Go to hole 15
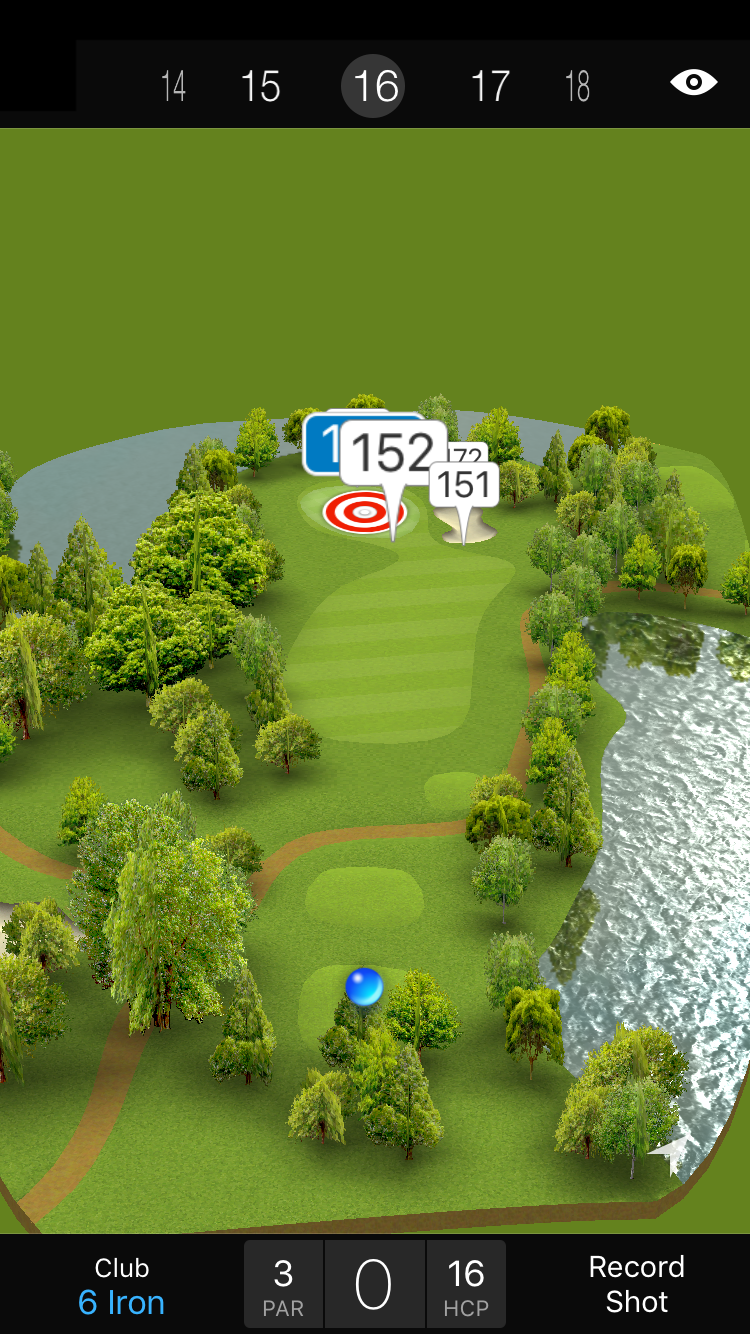Screen dimensions: 750x1334 pyautogui.click(x=260, y=86)
